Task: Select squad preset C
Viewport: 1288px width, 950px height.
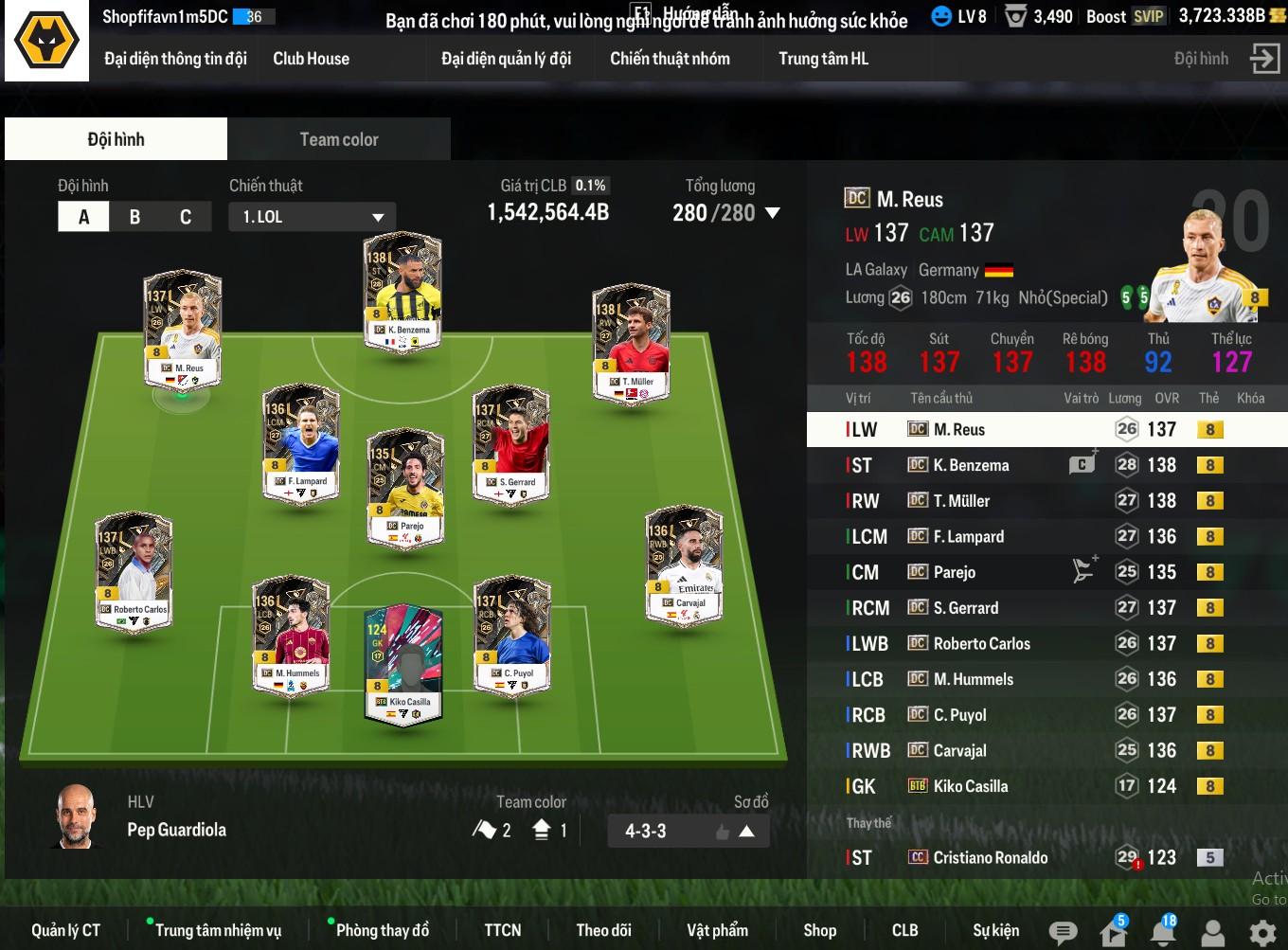Action: click(x=186, y=217)
